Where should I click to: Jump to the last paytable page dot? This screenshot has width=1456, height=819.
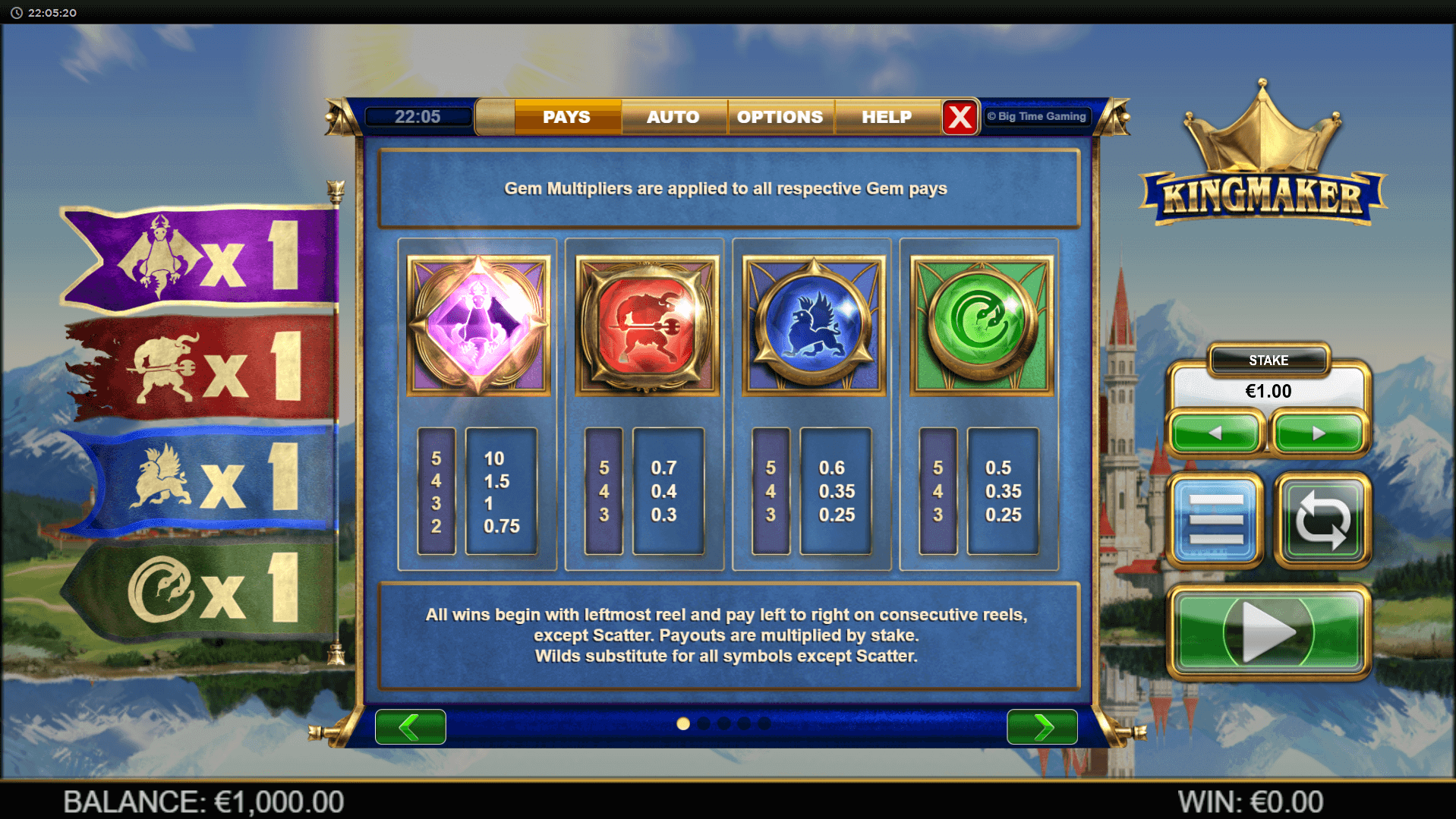click(x=764, y=724)
